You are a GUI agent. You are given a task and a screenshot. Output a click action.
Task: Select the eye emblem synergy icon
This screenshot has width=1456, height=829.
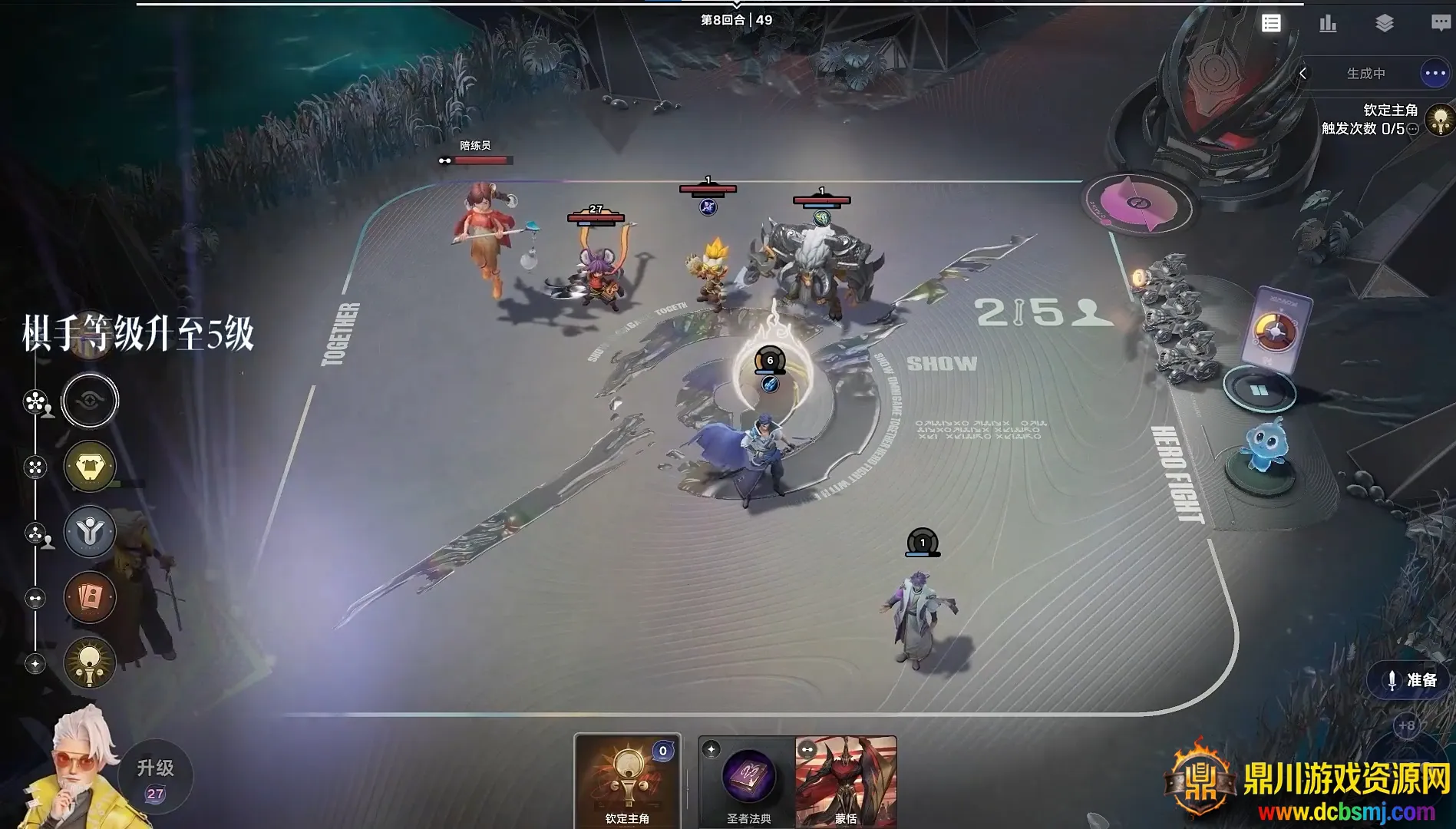click(x=90, y=401)
